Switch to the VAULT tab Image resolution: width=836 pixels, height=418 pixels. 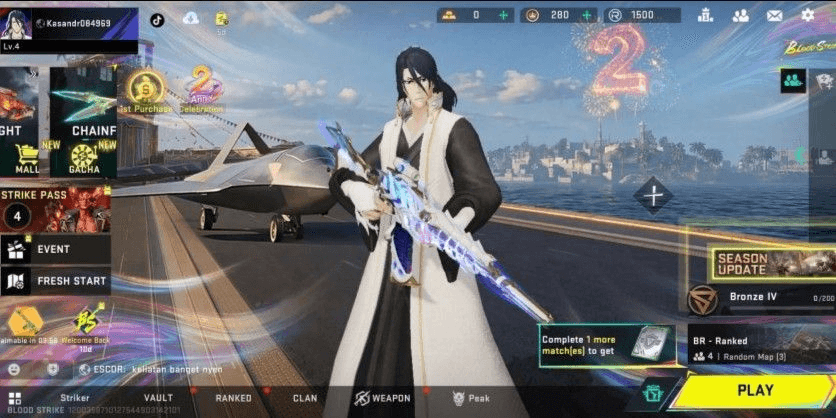click(158, 398)
